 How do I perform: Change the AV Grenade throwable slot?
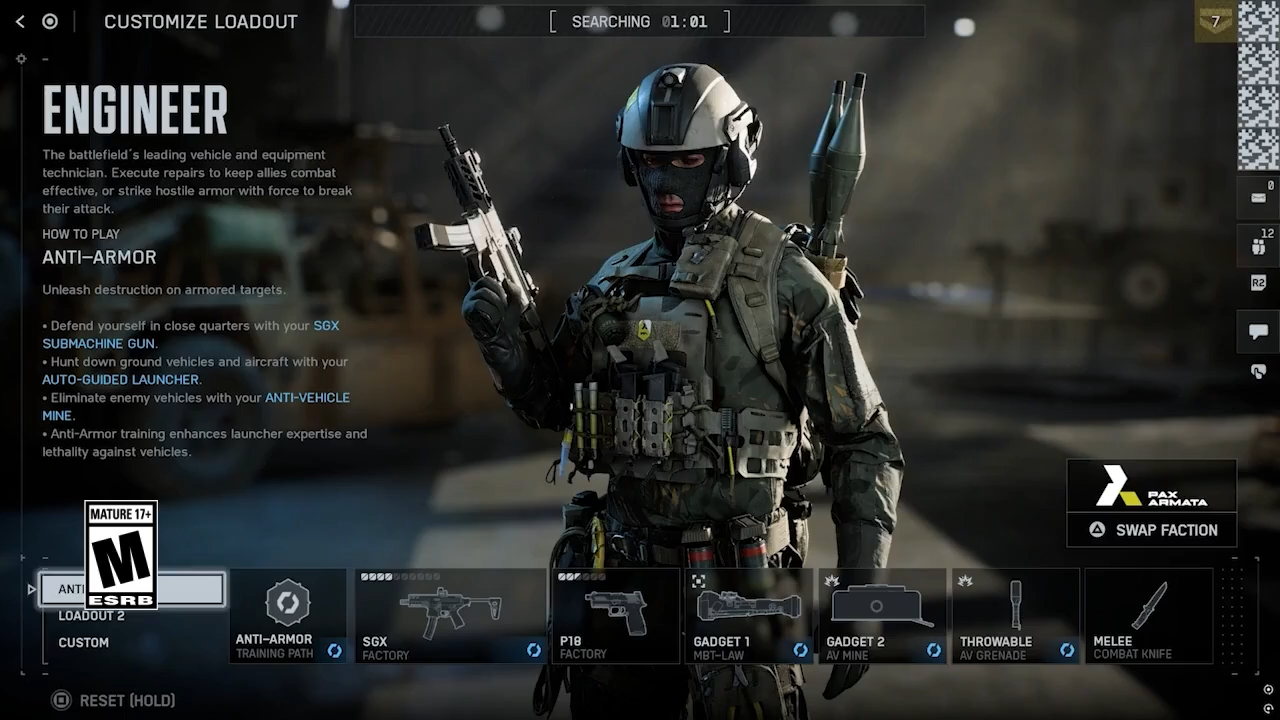pyautogui.click(x=1015, y=616)
